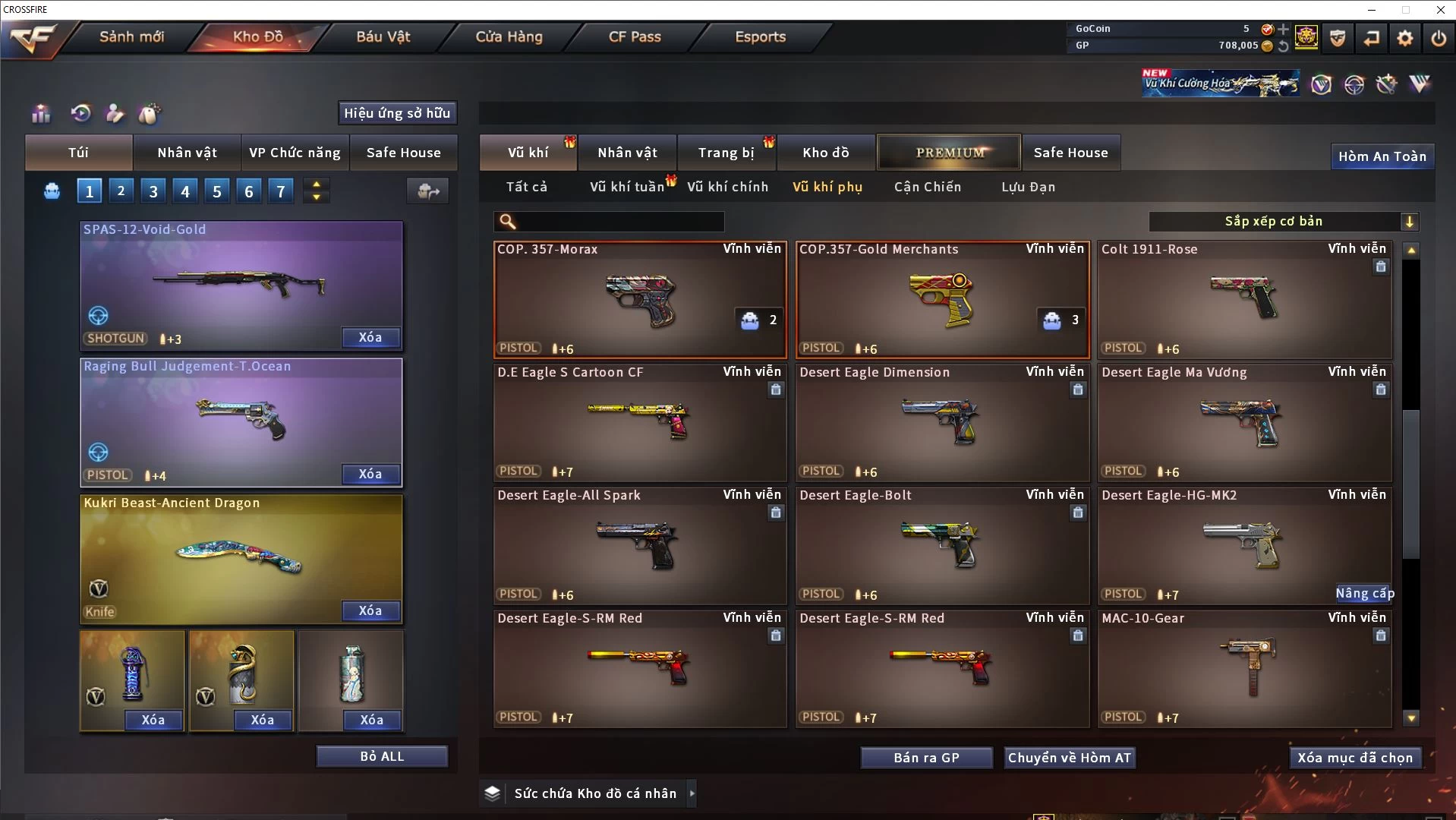This screenshot has height=820, width=1456.
Task: Go to the Cửa Hàng shop
Action: point(509,36)
